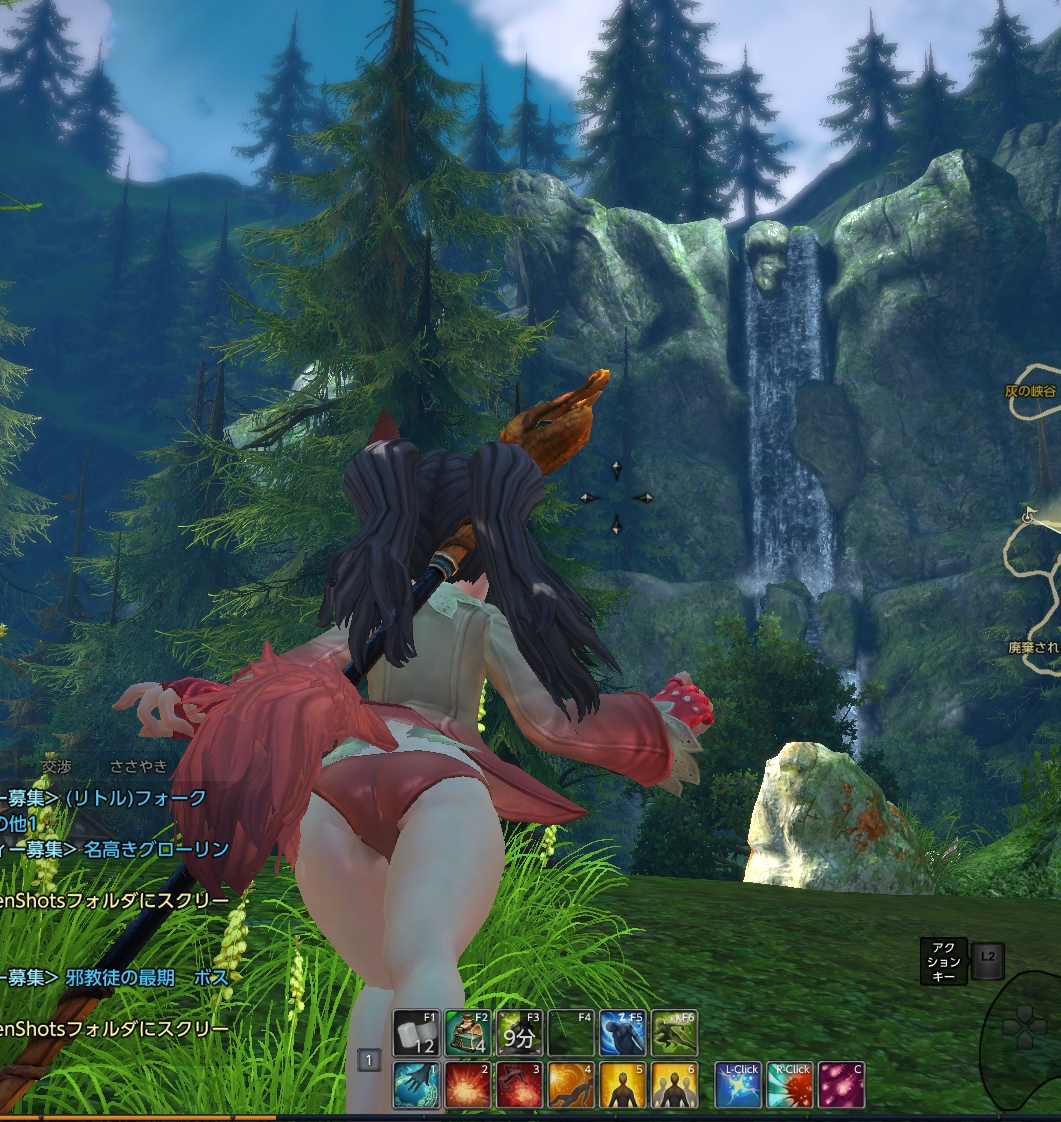Image resolution: width=1061 pixels, height=1122 pixels.
Task: Cast the red explosion skill in slot 2
Action: tap(468, 1086)
